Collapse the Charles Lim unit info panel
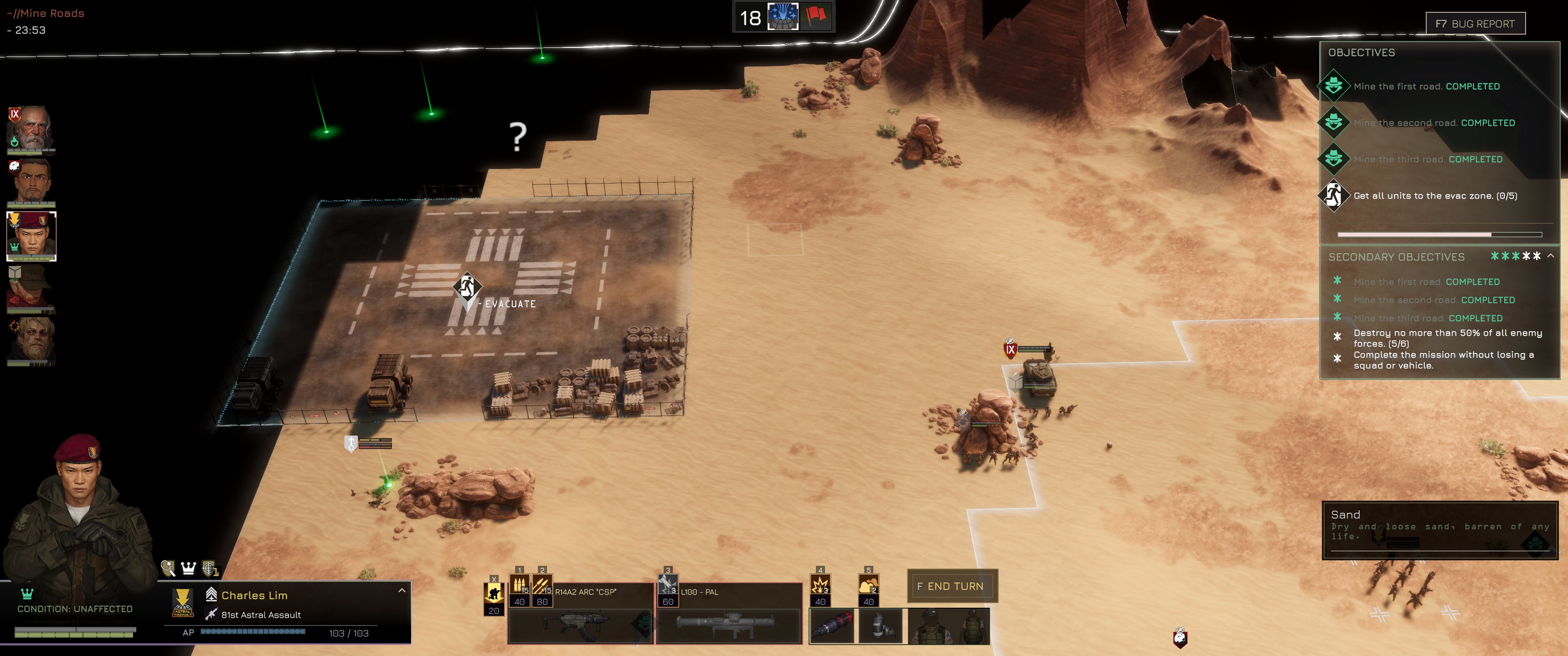 [x=402, y=591]
